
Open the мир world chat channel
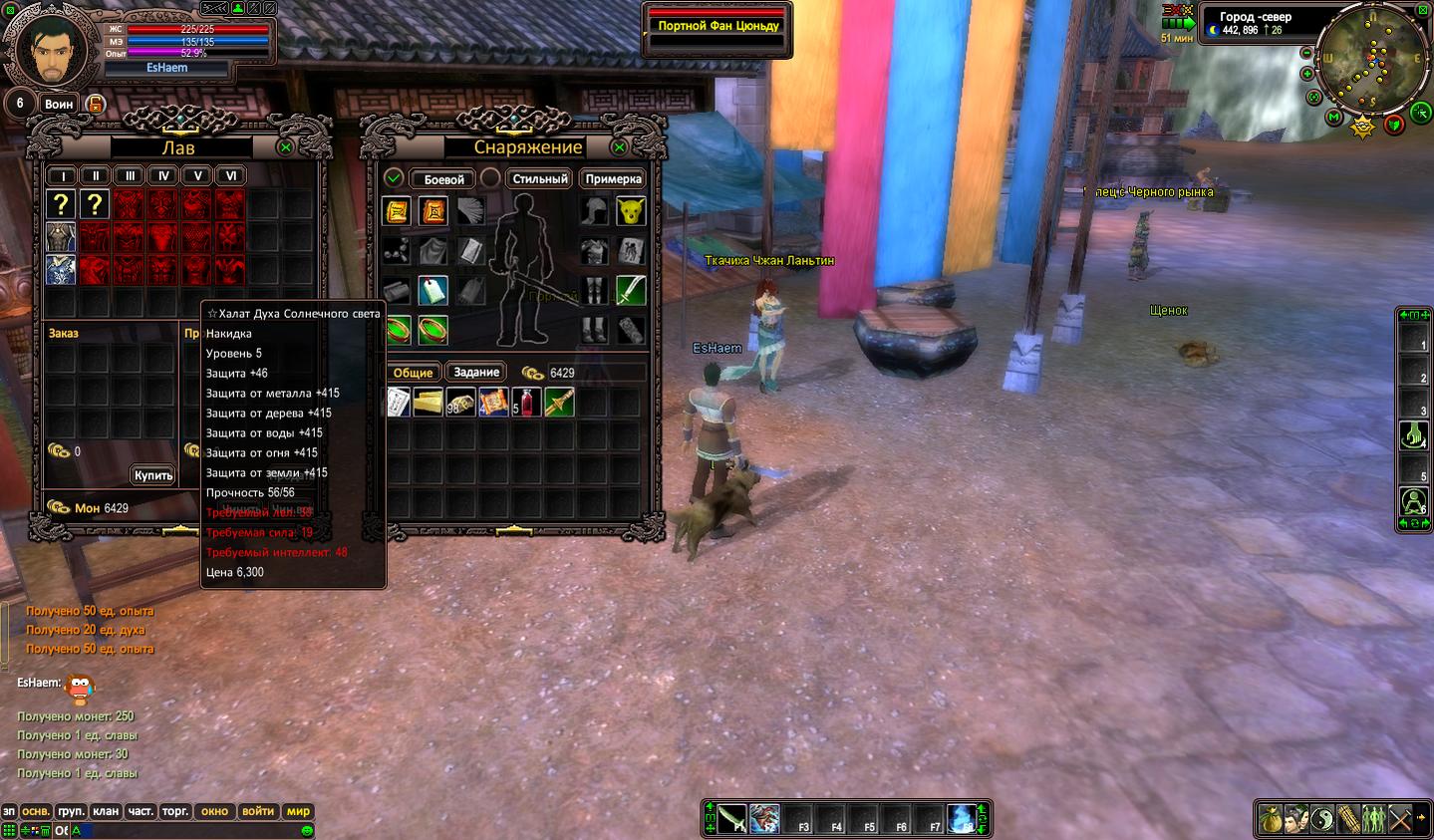pyautogui.click(x=298, y=811)
